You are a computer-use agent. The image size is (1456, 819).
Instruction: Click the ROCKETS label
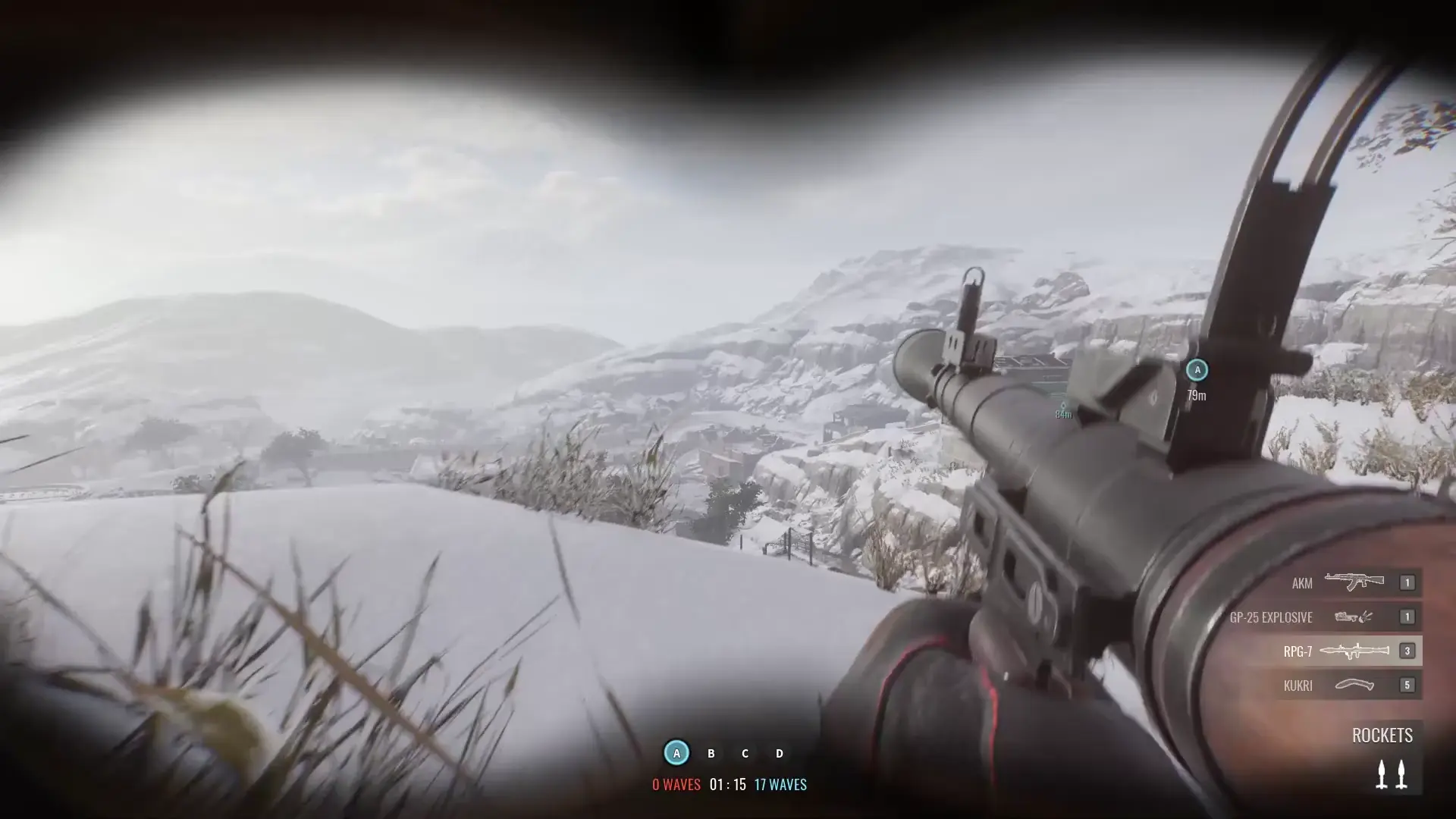point(1382,735)
